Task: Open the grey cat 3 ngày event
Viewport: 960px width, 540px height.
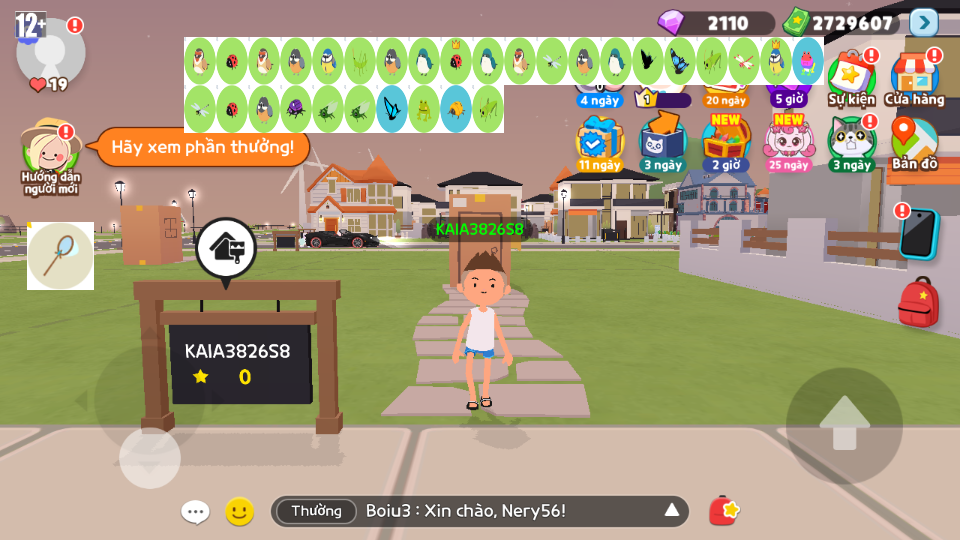Action: pos(851,142)
